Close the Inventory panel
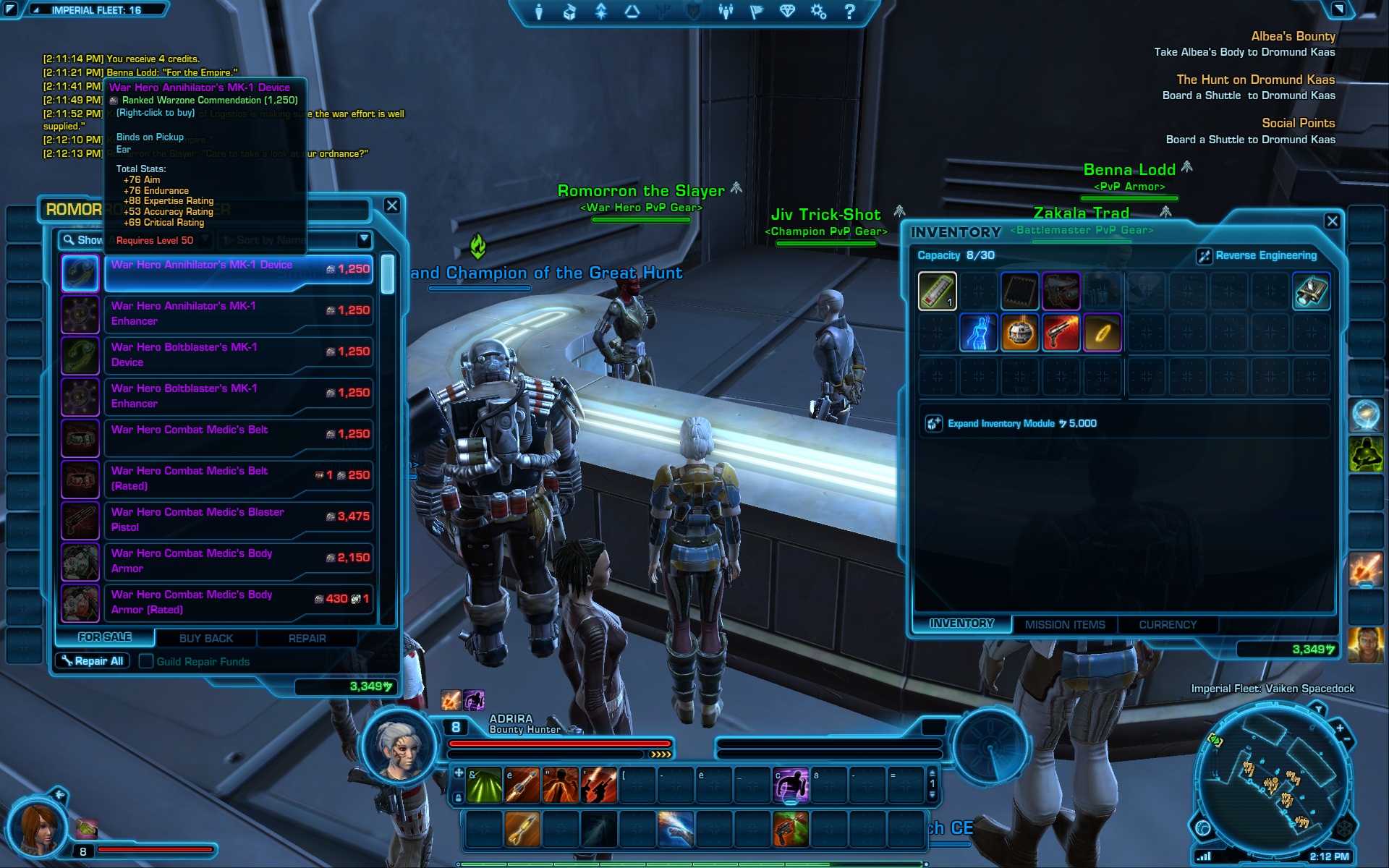 coord(1333,221)
